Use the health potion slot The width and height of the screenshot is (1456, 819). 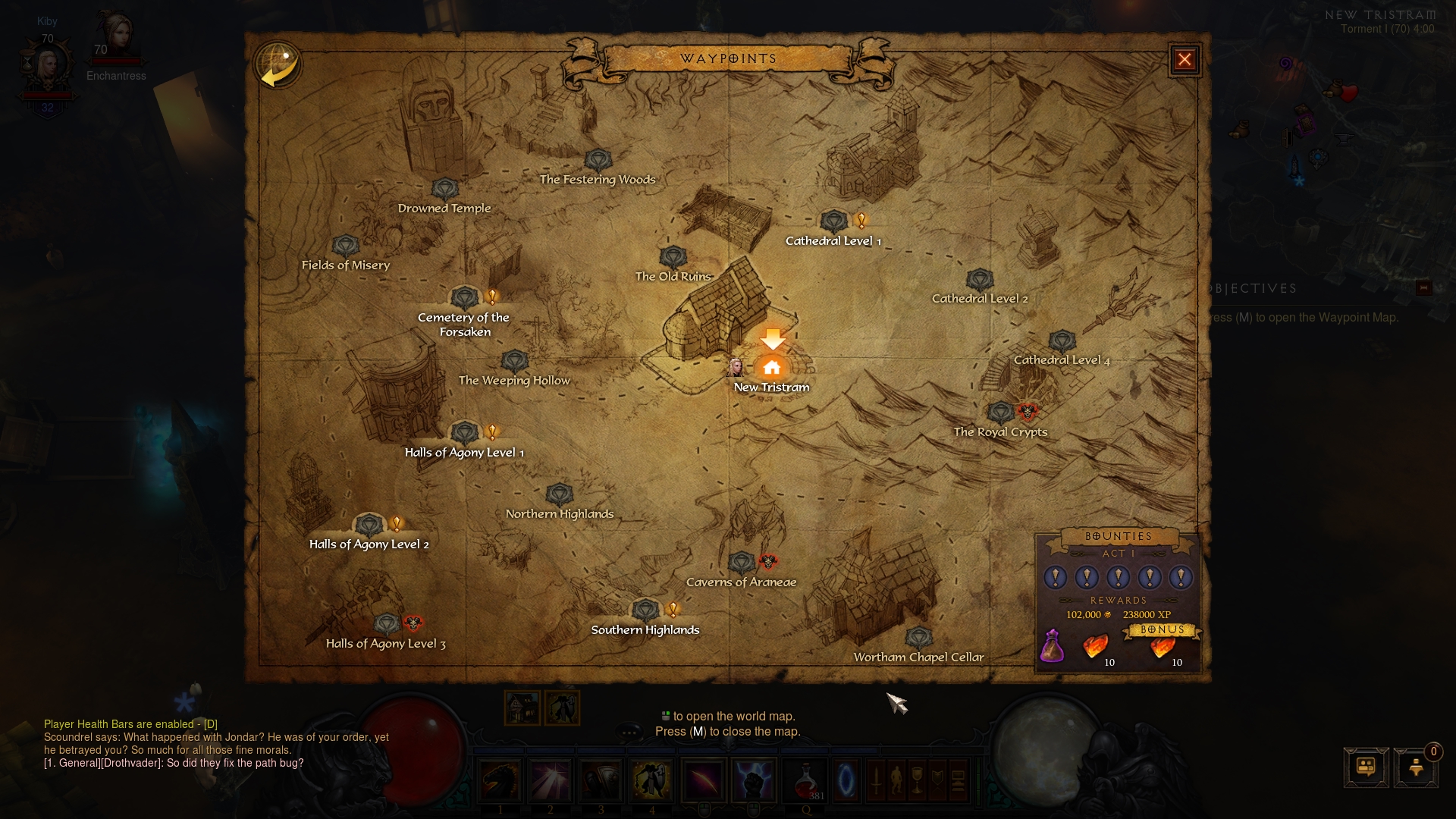tap(805, 781)
